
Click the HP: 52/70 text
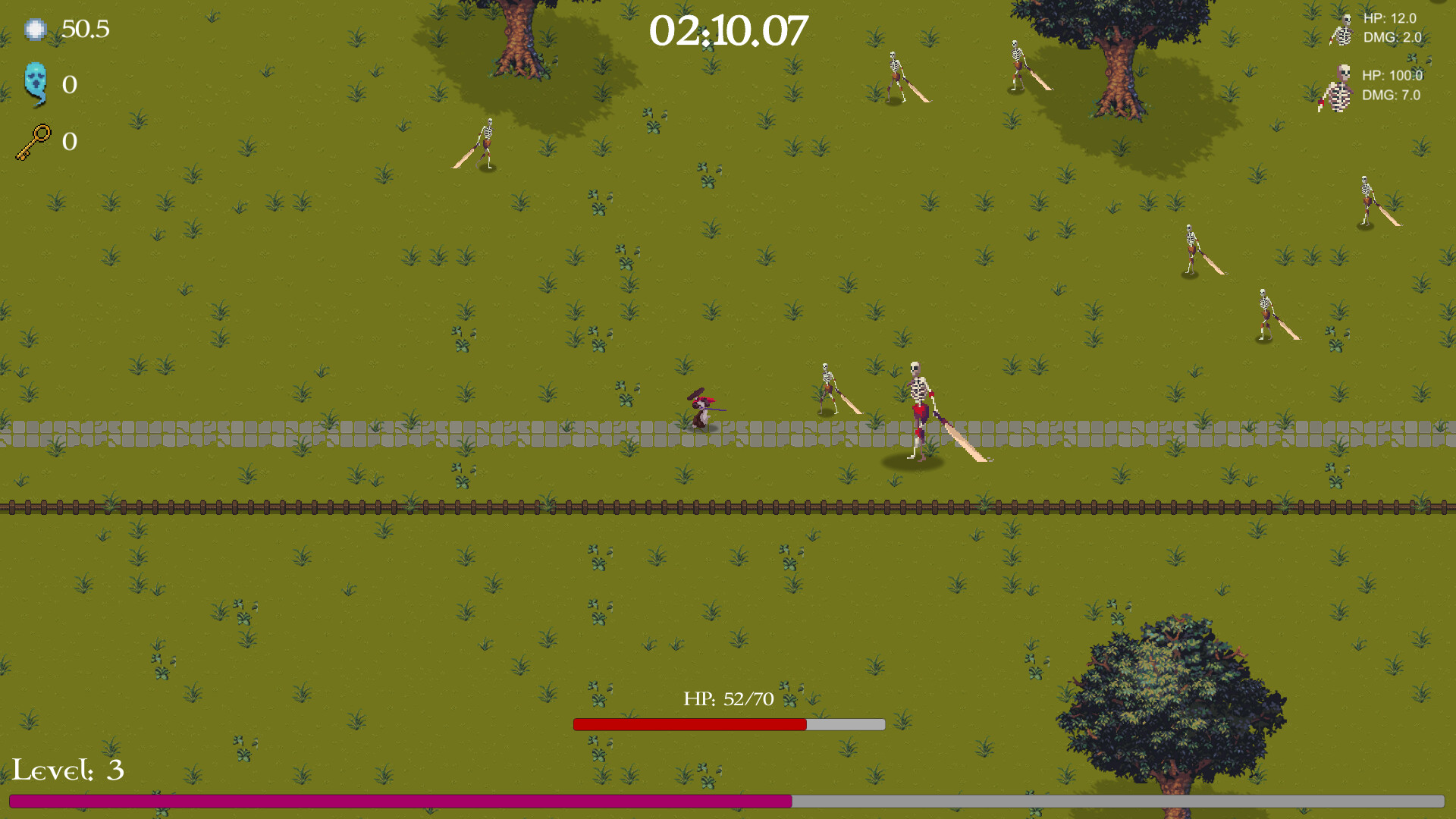pos(728,698)
